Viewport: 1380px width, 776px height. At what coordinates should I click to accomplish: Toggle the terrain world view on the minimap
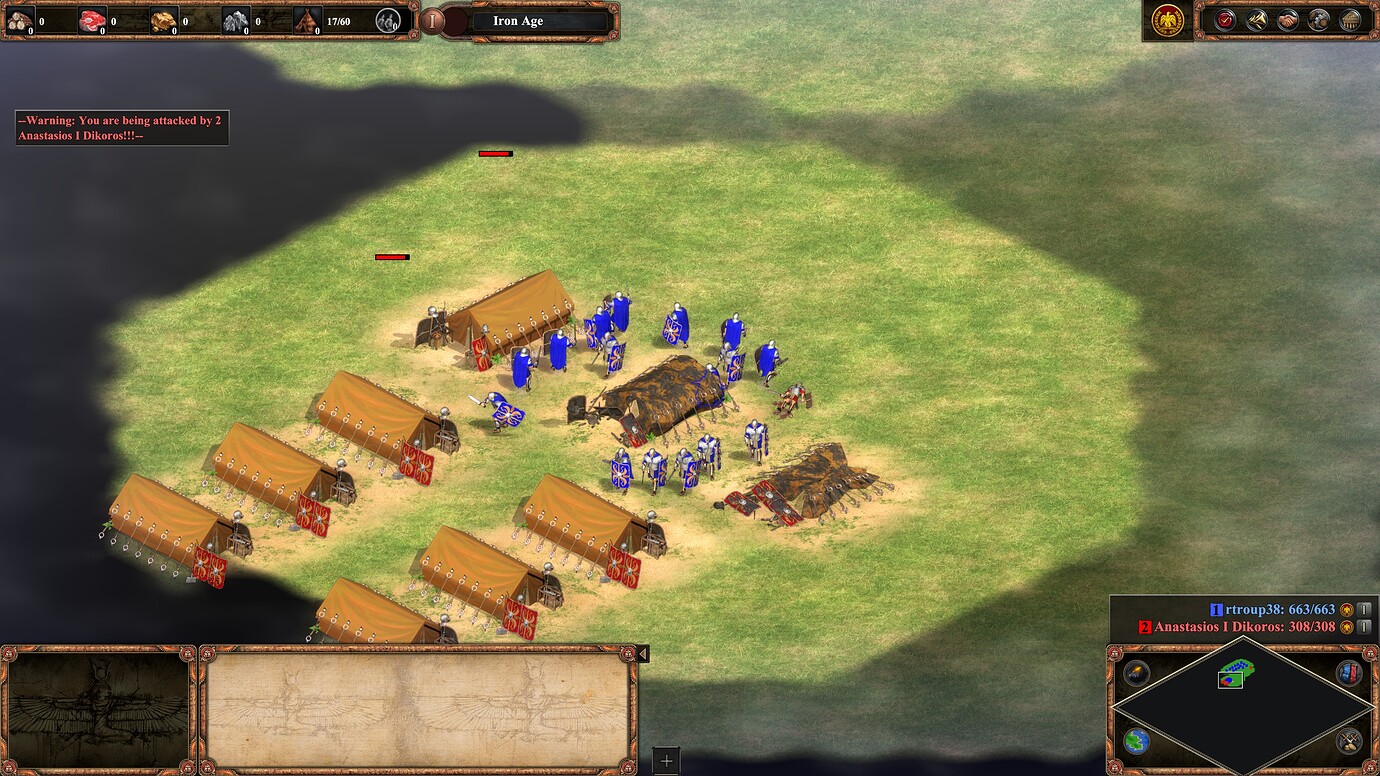pos(1137,741)
